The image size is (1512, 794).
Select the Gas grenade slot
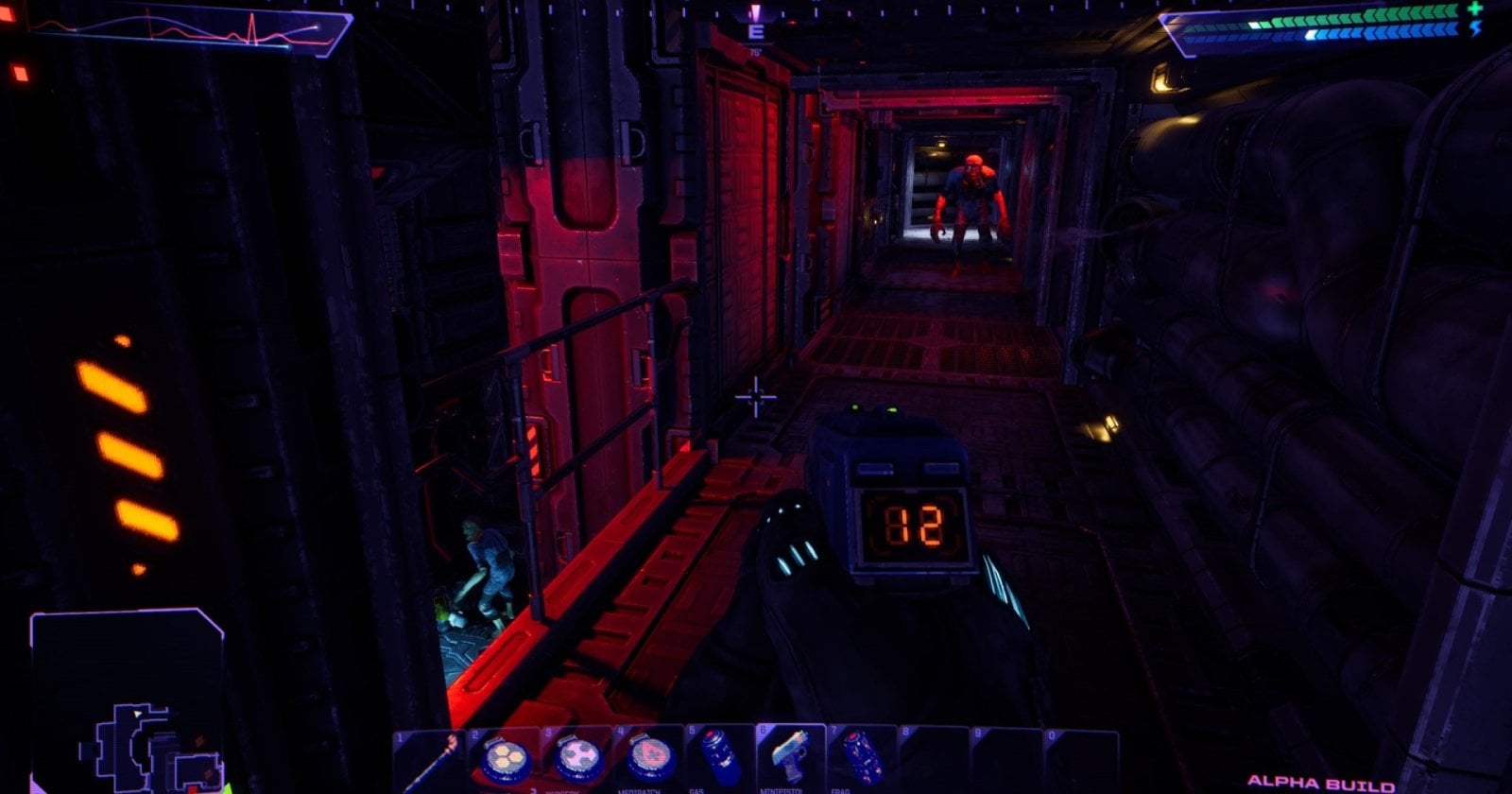720,759
